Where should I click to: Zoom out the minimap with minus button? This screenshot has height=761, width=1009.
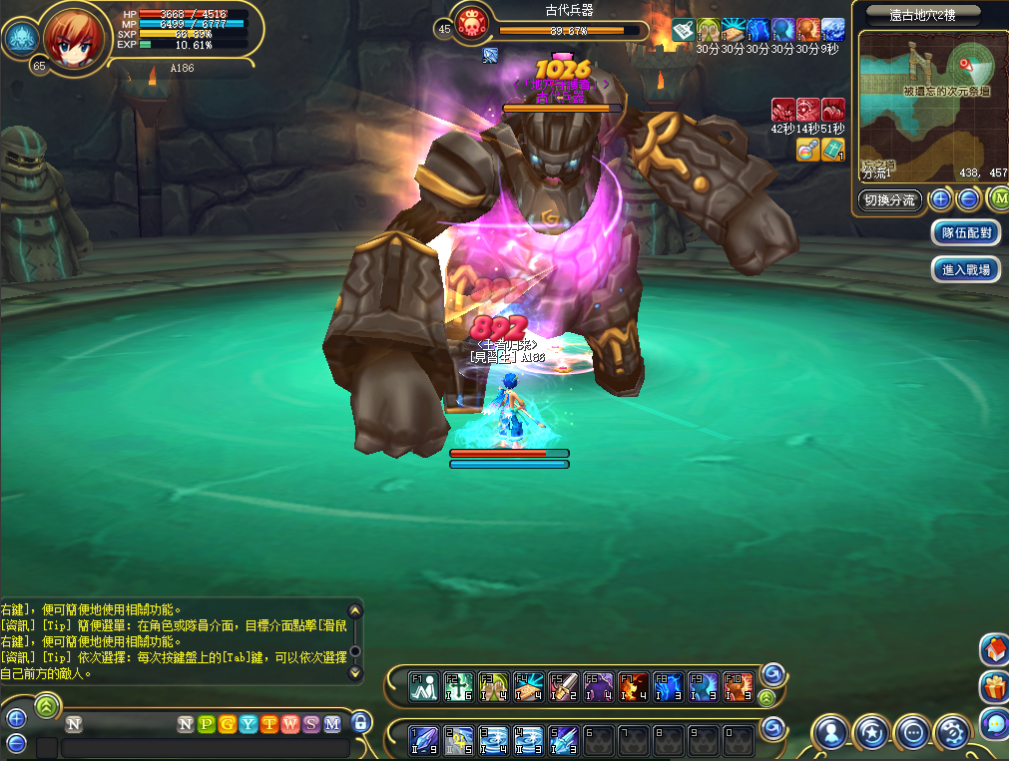point(968,199)
